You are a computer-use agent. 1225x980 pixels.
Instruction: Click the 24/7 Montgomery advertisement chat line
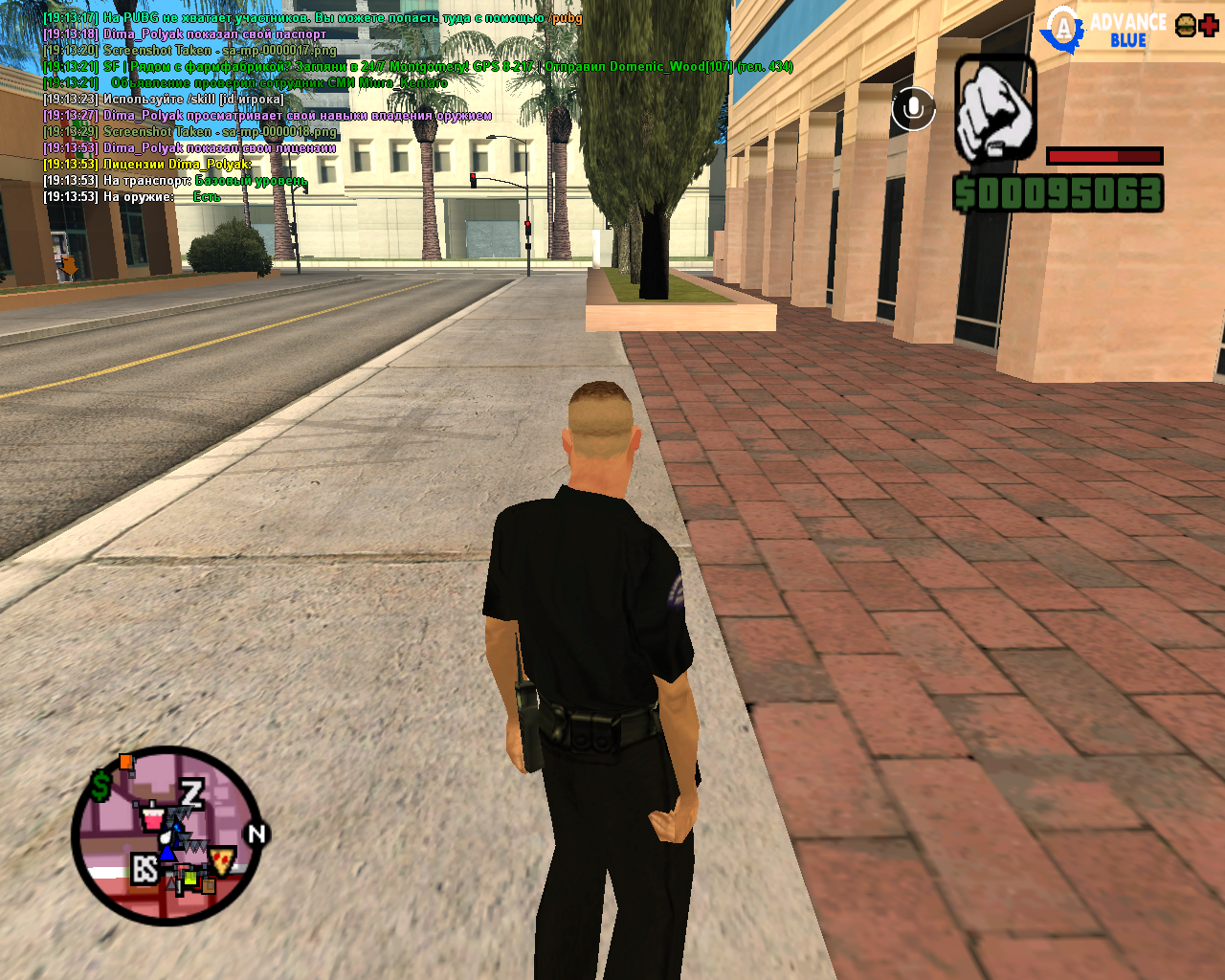pyautogui.click(x=417, y=67)
